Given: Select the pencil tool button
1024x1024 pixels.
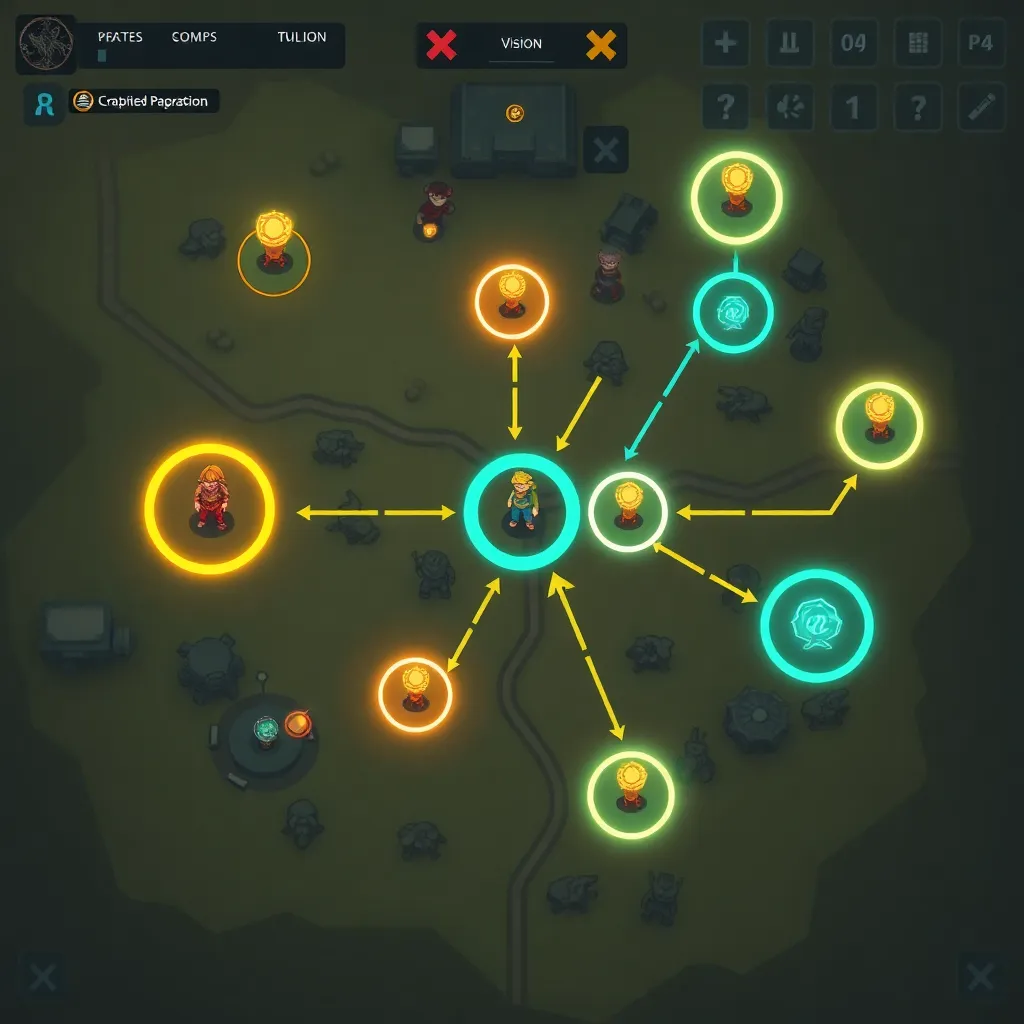Looking at the screenshot, I should (x=980, y=106).
